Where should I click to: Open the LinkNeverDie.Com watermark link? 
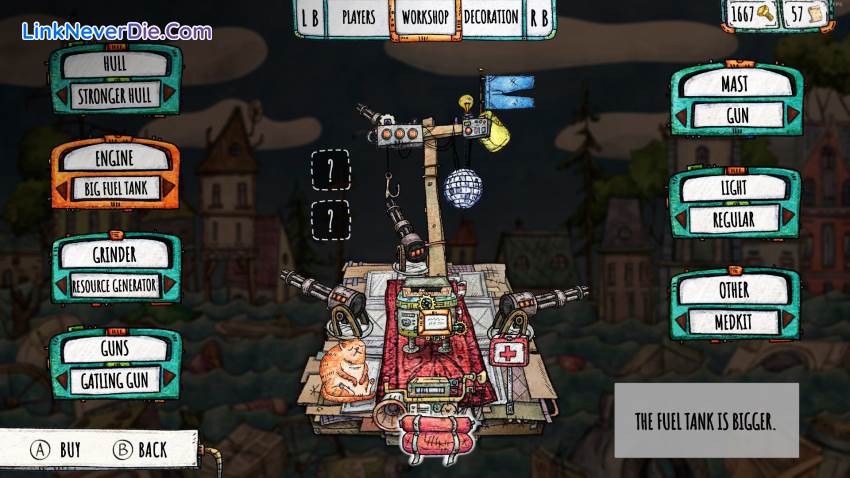tap(116, 31)
